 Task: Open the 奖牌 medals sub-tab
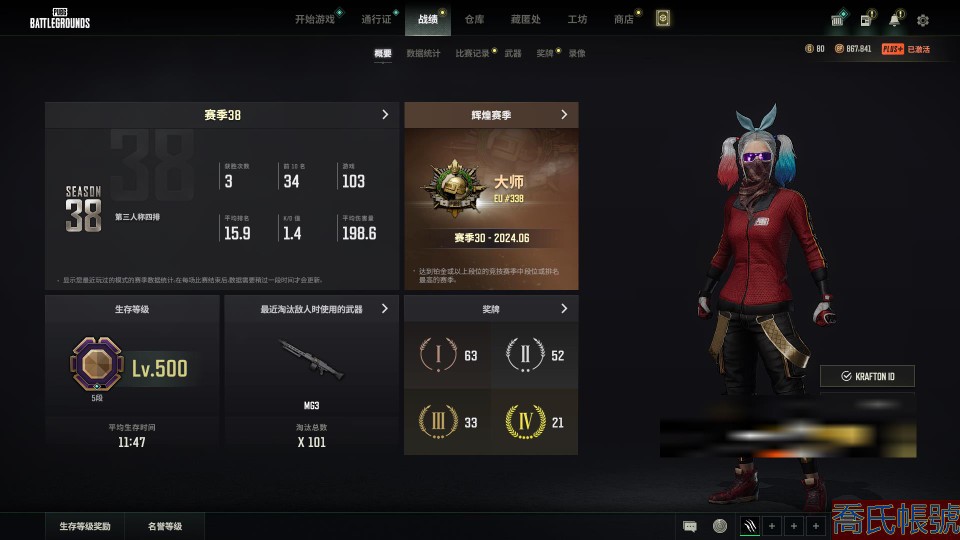pyautogui.click(x=544, y=53)
